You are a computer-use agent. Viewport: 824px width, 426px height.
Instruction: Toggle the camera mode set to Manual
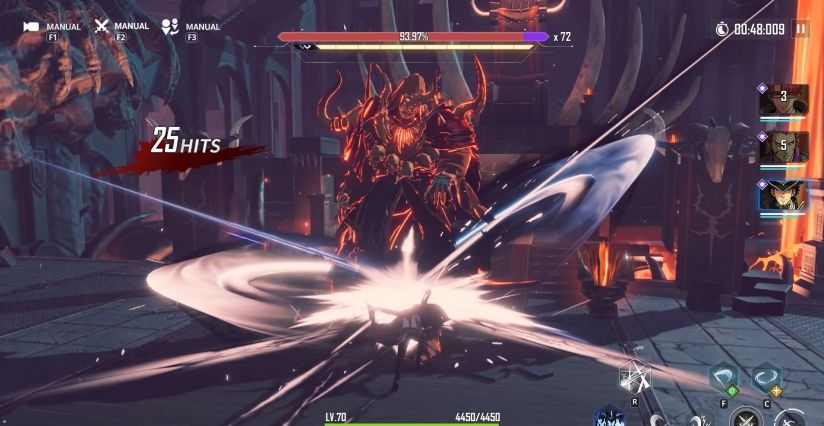click(x=32, y=27)
